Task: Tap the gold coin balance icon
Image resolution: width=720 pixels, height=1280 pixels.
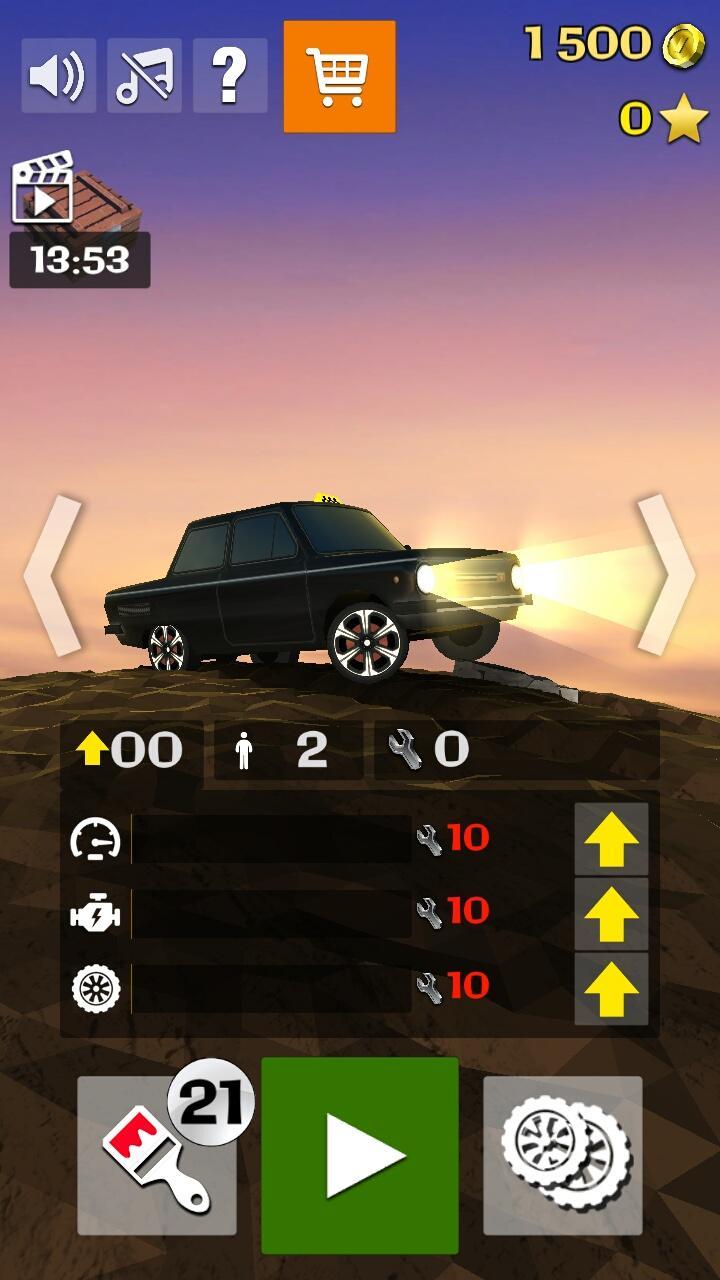Action: coord(684,44)
